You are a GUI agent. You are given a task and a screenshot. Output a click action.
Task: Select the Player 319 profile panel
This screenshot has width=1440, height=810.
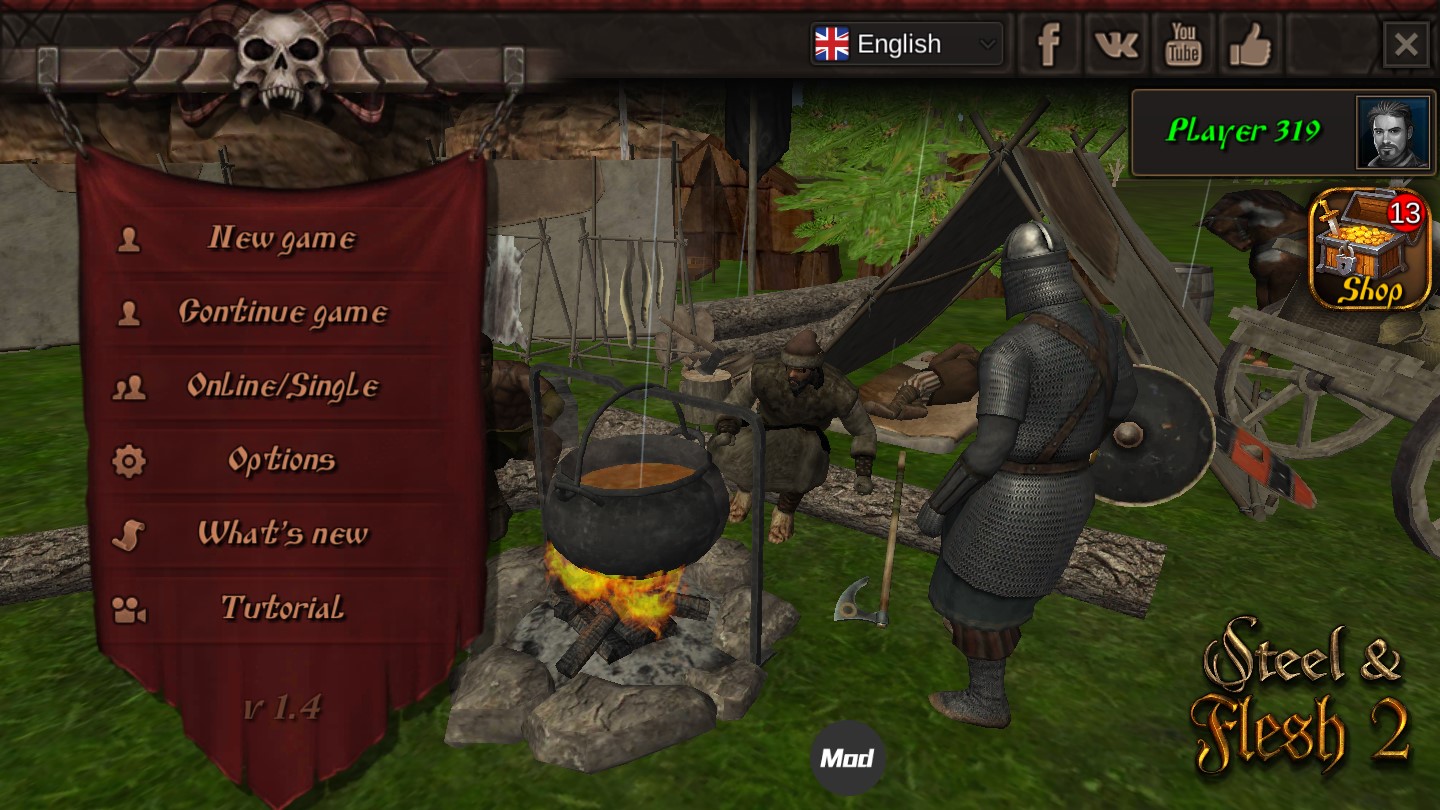click(x=1245, y=132)
